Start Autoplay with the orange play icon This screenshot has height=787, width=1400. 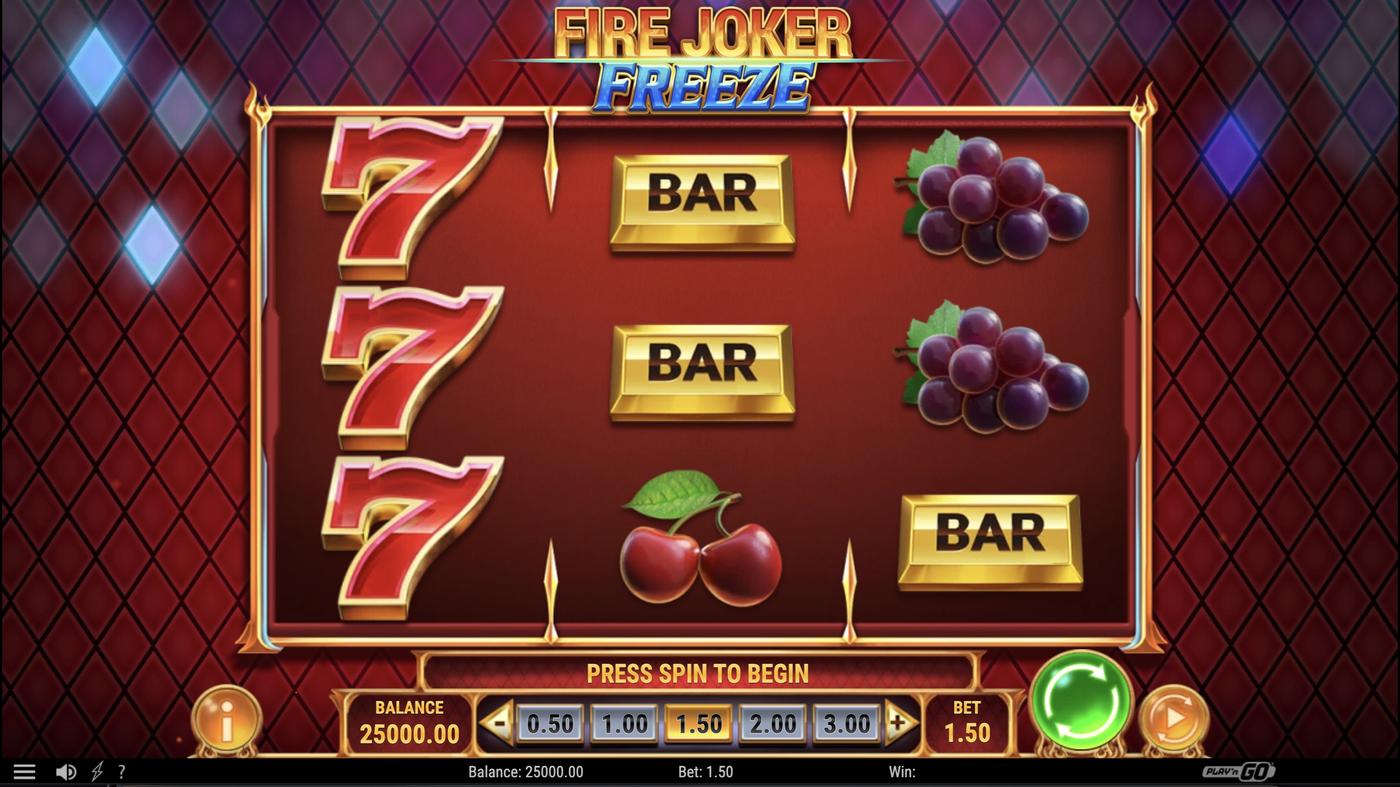tap(1173, 716)
